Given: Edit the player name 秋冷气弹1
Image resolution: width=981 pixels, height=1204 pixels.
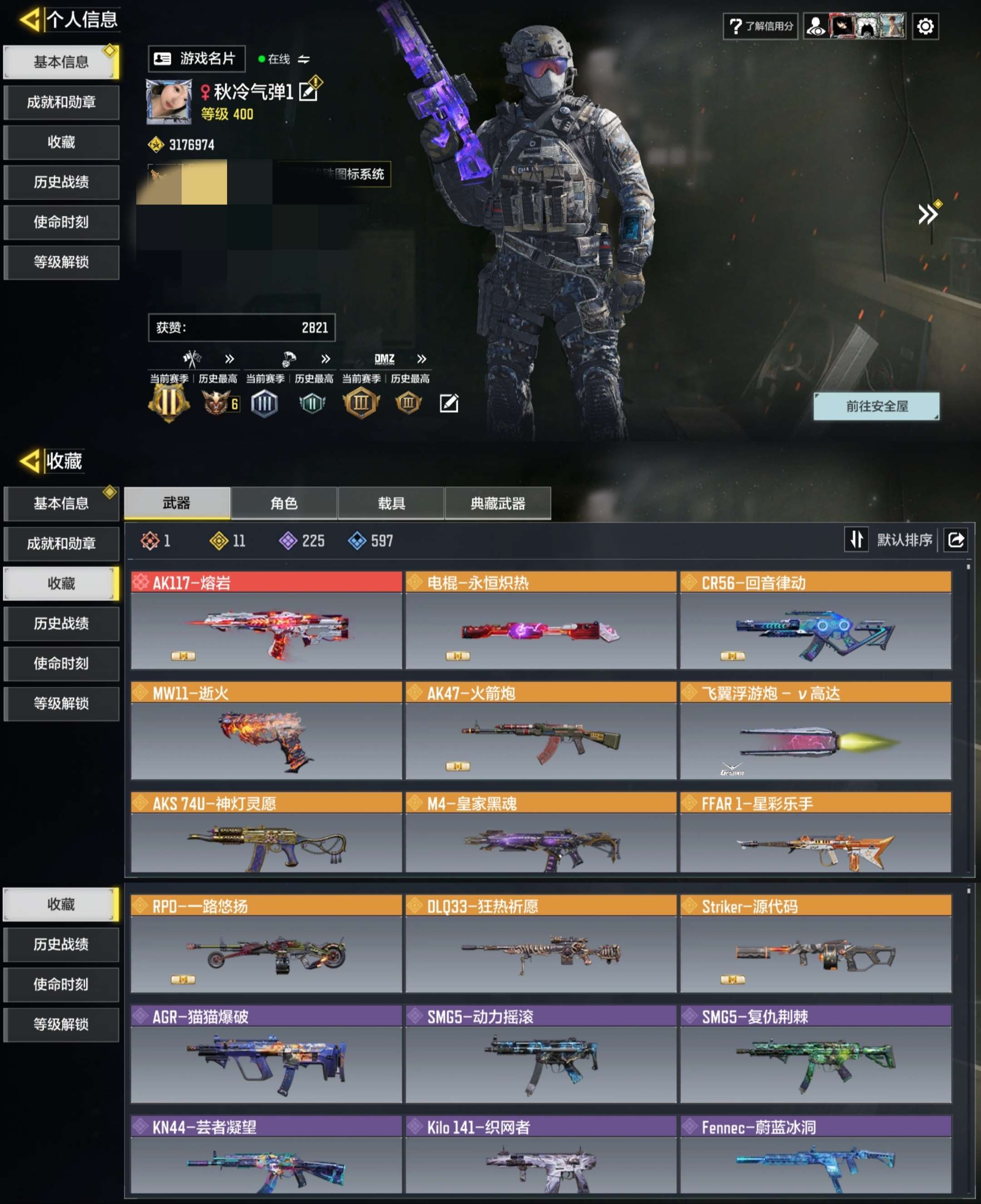Looking at the screenshot, I should tap(309, 91).
